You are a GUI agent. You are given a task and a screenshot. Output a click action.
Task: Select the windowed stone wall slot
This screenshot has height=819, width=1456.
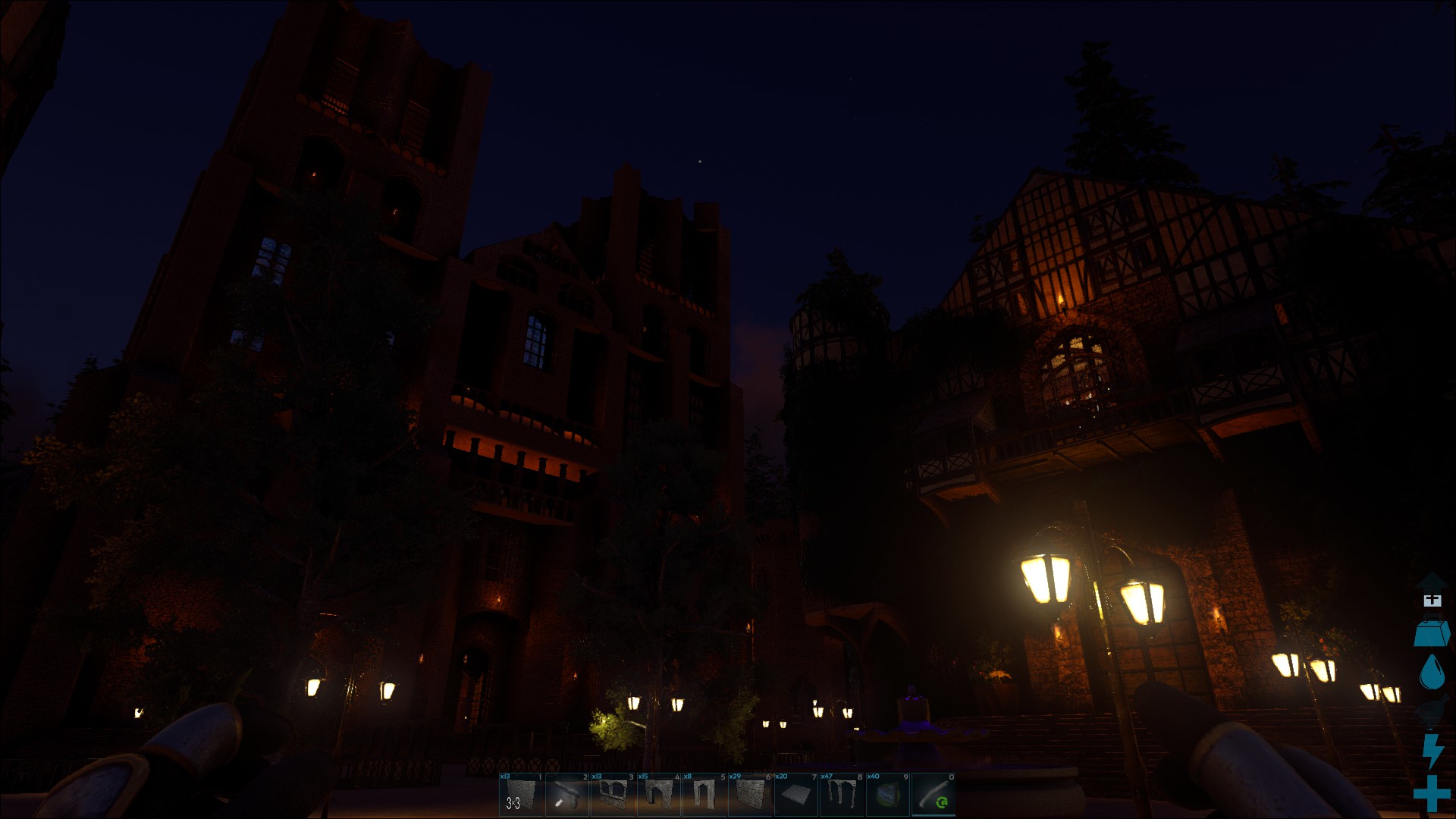(x=613, y=795)
